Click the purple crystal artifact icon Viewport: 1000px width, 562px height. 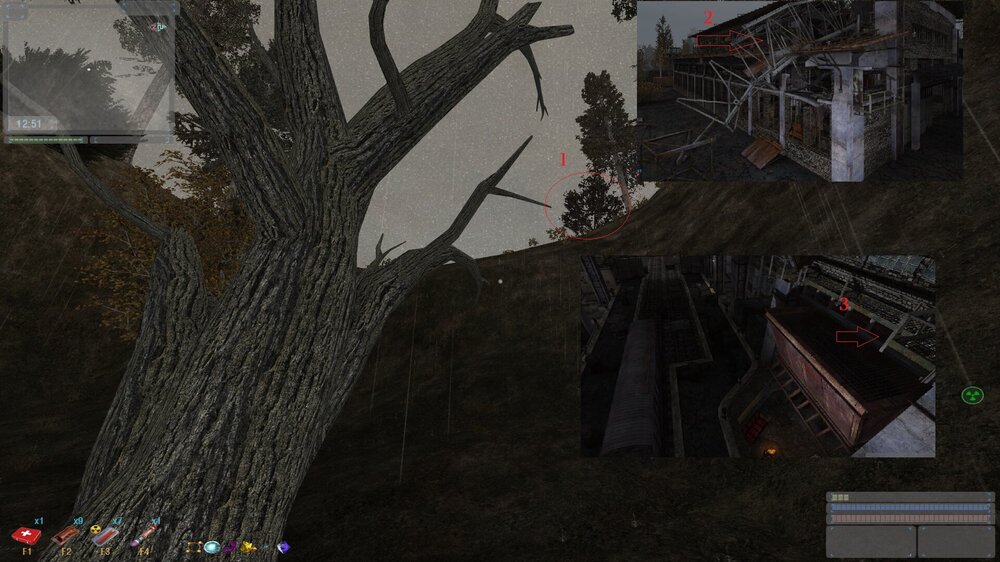tap(284, 547)
